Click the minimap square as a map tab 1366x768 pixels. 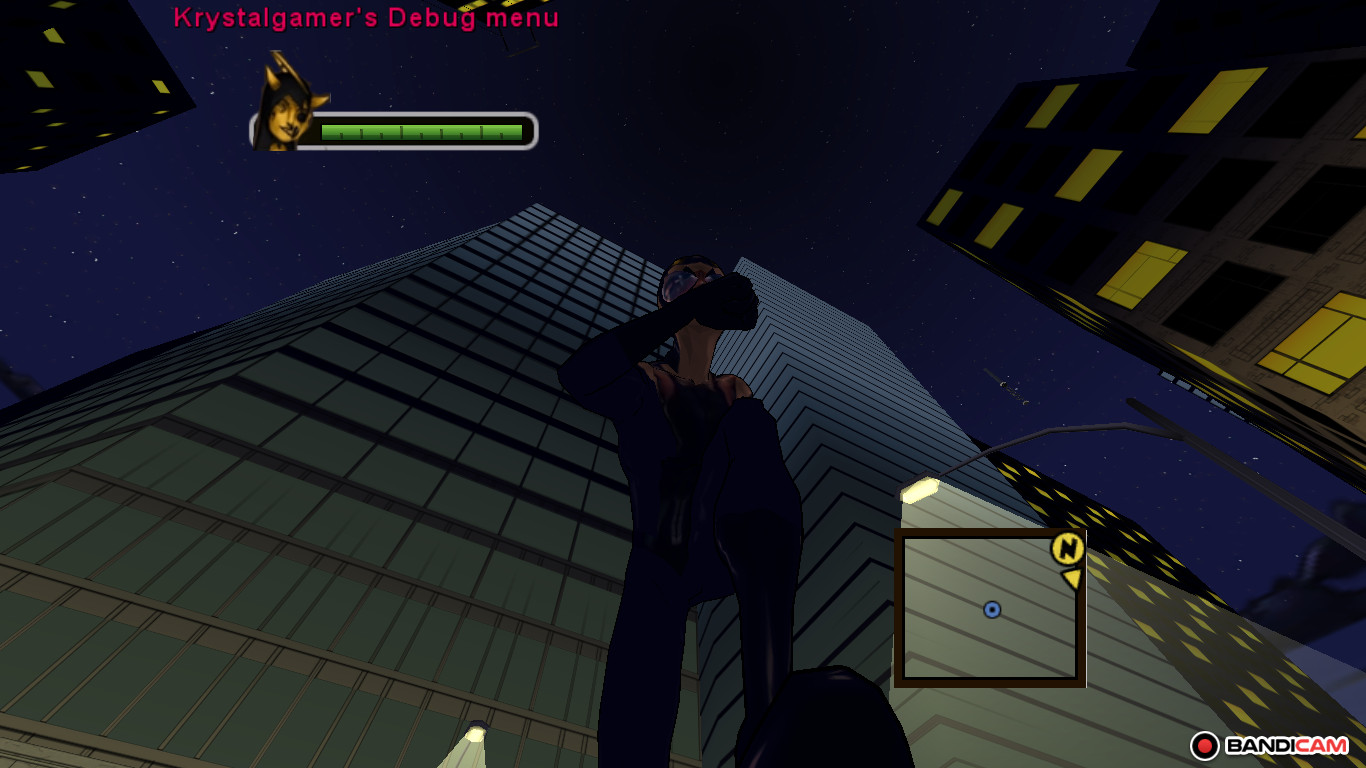(992, 608)
